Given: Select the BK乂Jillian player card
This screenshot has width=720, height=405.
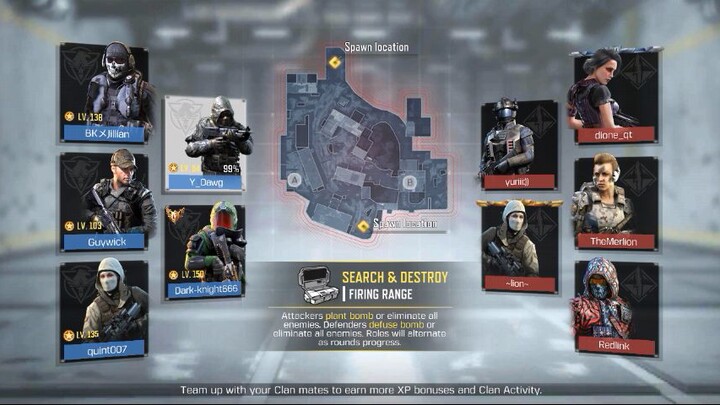Looking at the screenshot, I should click(103, 92).
